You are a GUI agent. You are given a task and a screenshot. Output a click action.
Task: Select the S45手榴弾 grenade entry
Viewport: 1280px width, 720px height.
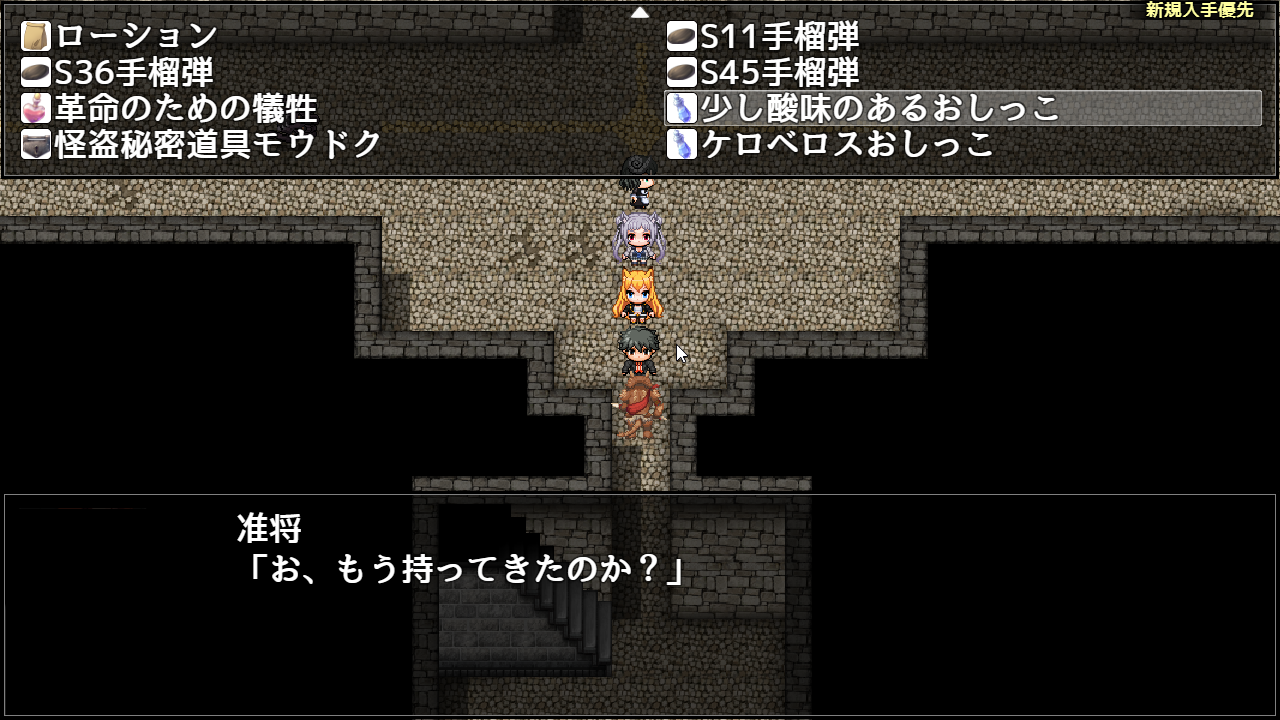(x=779, y=73)
